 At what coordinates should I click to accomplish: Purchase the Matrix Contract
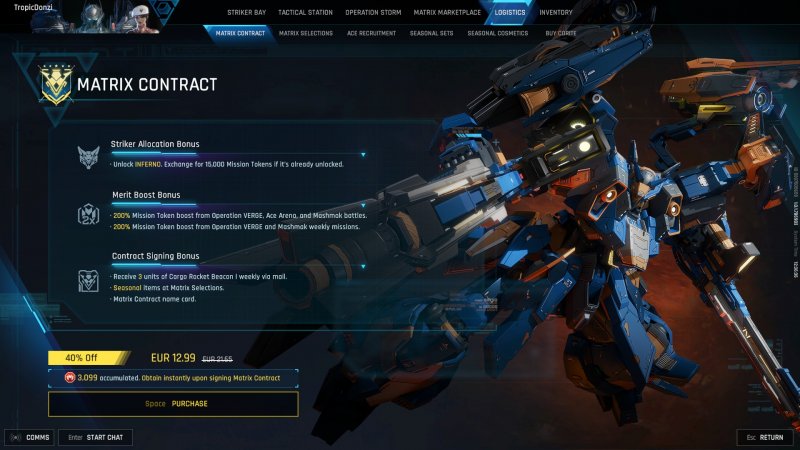[173, 404]
